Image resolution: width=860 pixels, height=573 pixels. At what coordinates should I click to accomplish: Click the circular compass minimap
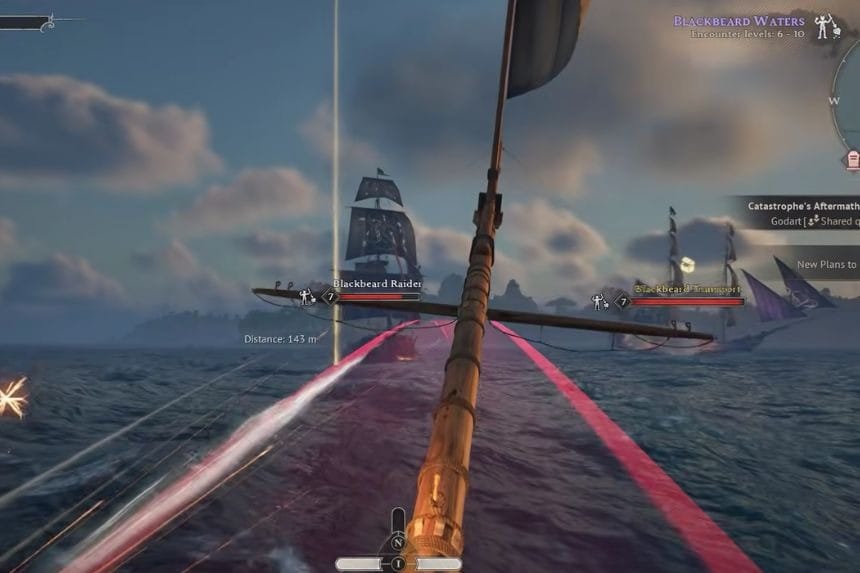point(848,100)
